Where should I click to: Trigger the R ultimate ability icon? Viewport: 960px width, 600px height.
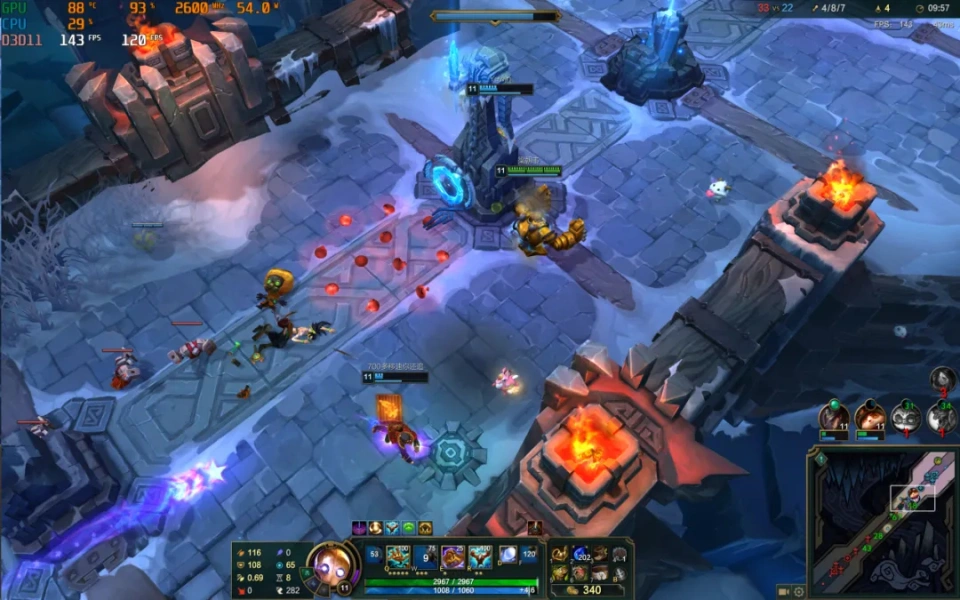click(x=480, y=557)
